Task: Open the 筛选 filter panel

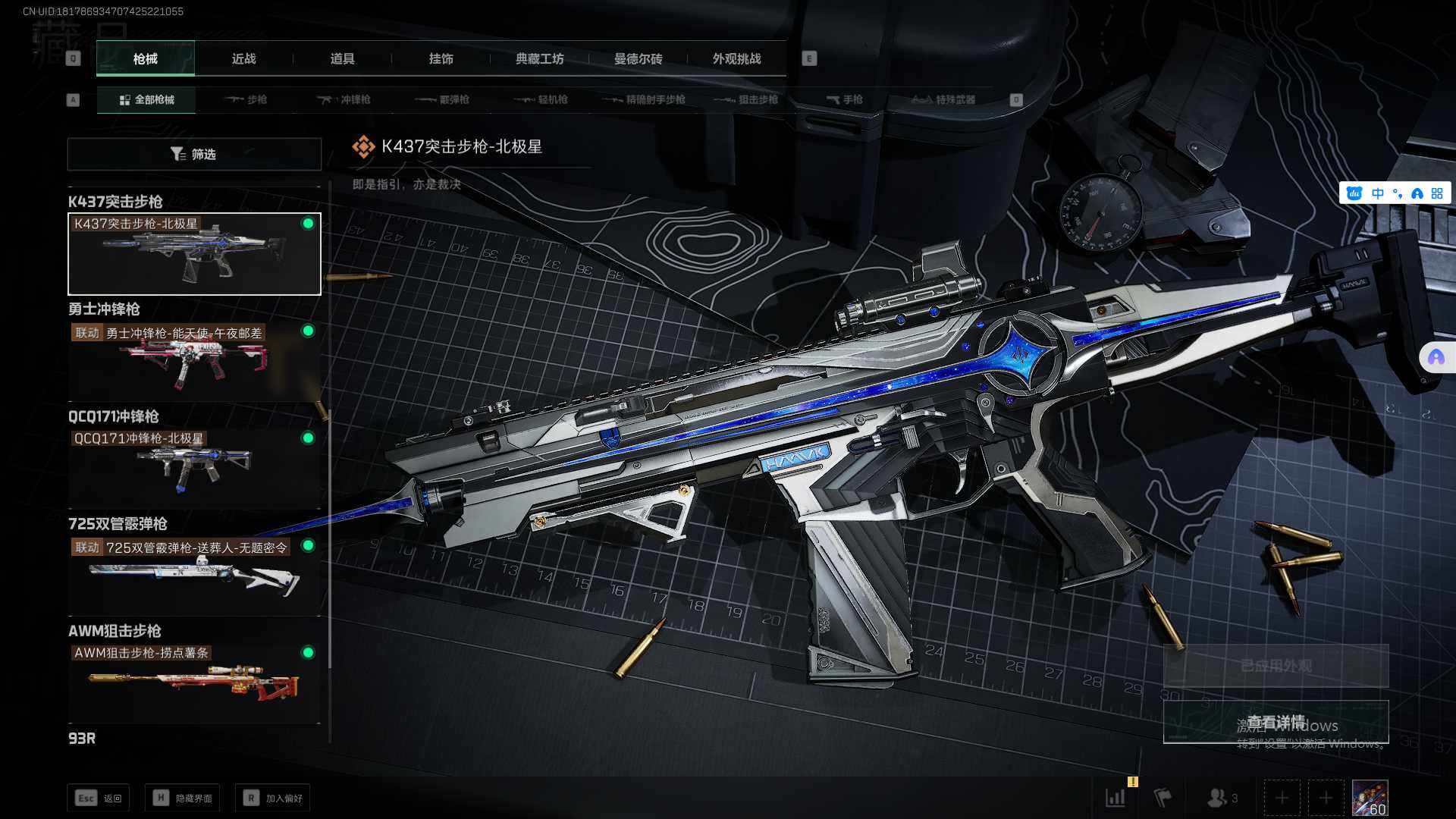Action: 194,154
